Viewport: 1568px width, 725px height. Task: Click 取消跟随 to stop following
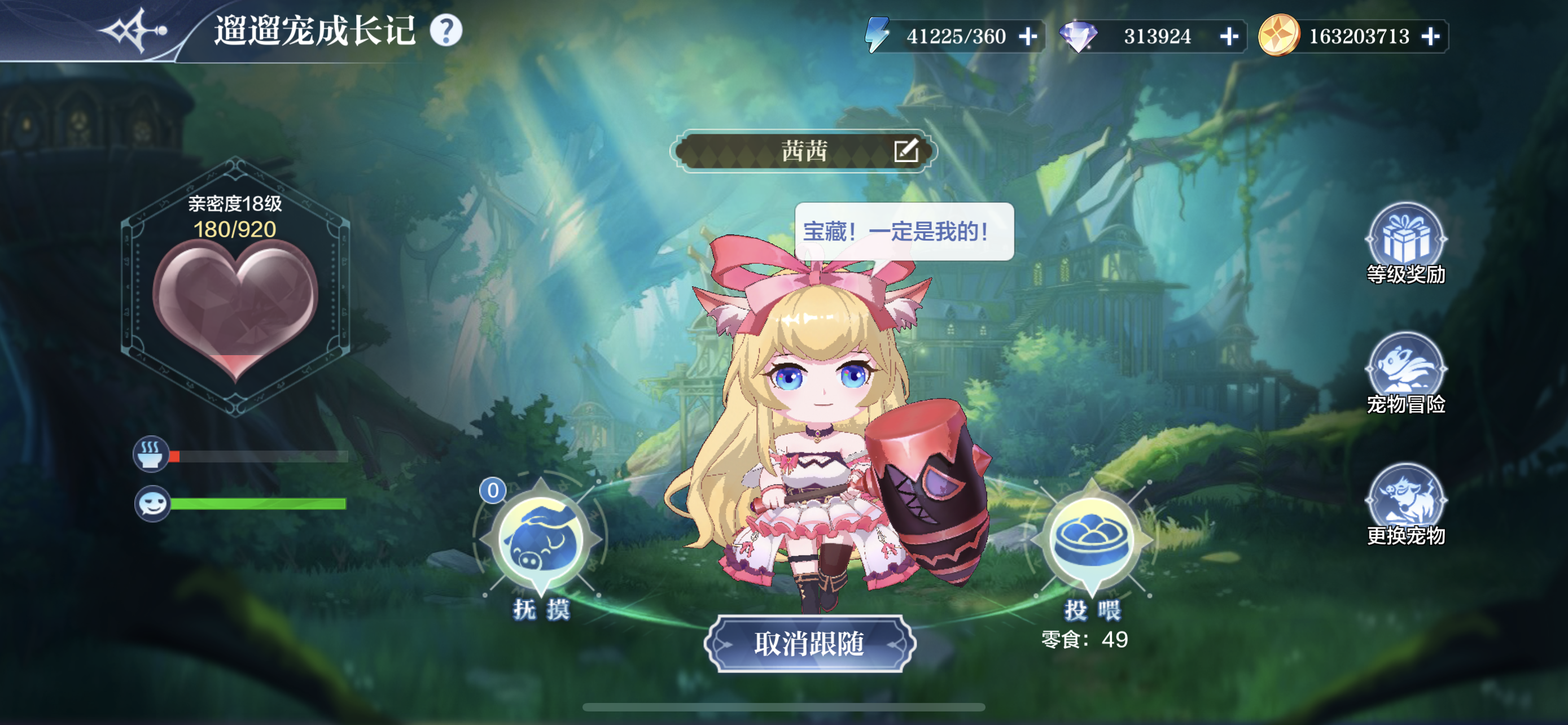pyautogui.click(x=809, y=644)
